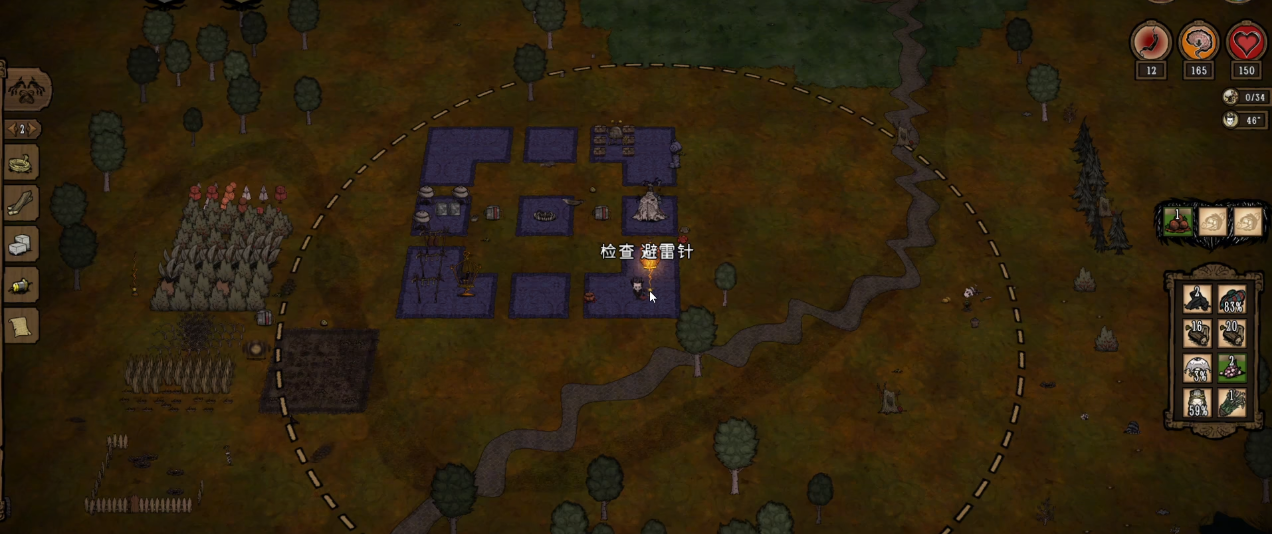Select the black and yellow pinned recipe
Screen dimensions: 1272x534
tap(21, 286)
